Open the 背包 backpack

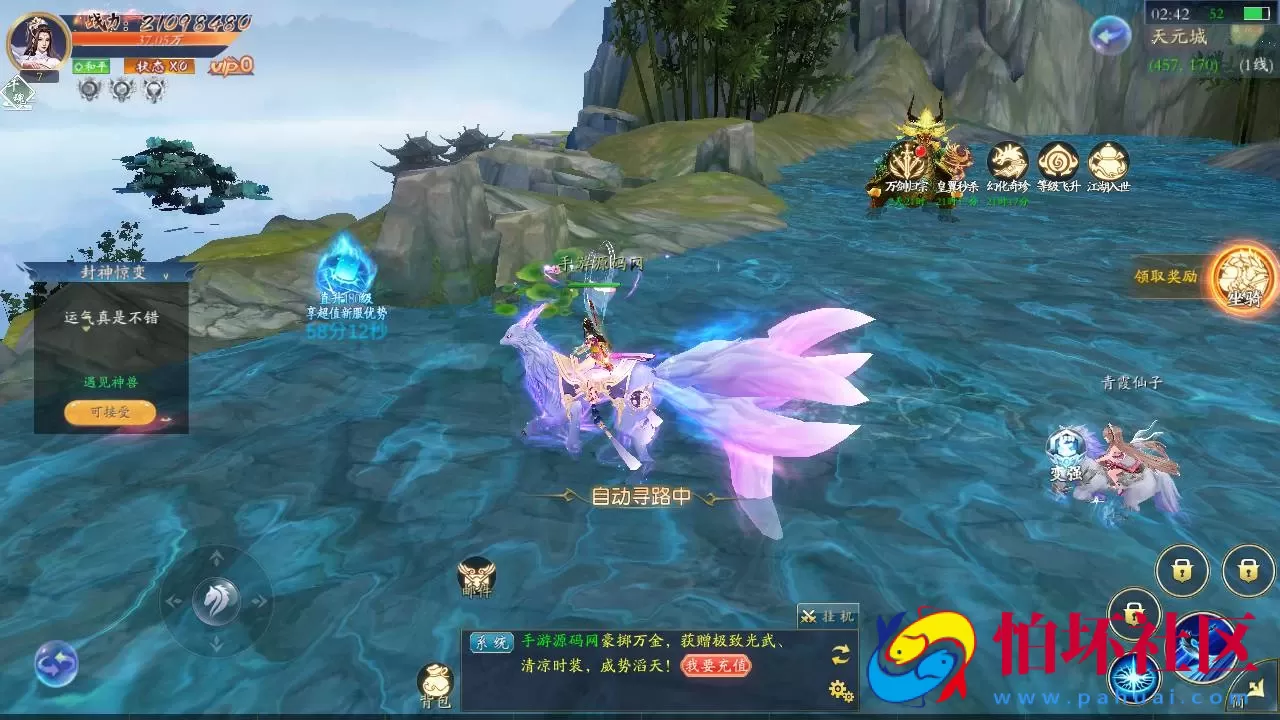click(x=436, y=683)
